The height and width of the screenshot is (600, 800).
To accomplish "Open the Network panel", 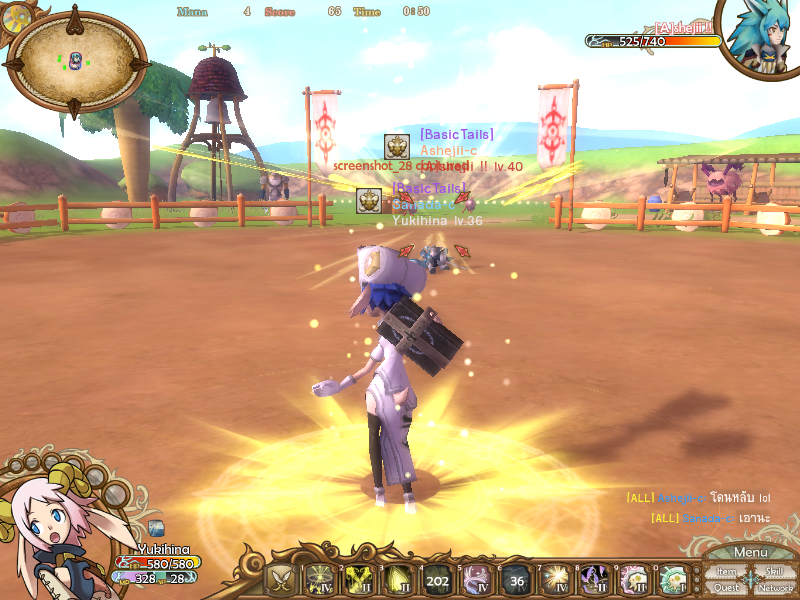I will (775, 588).
